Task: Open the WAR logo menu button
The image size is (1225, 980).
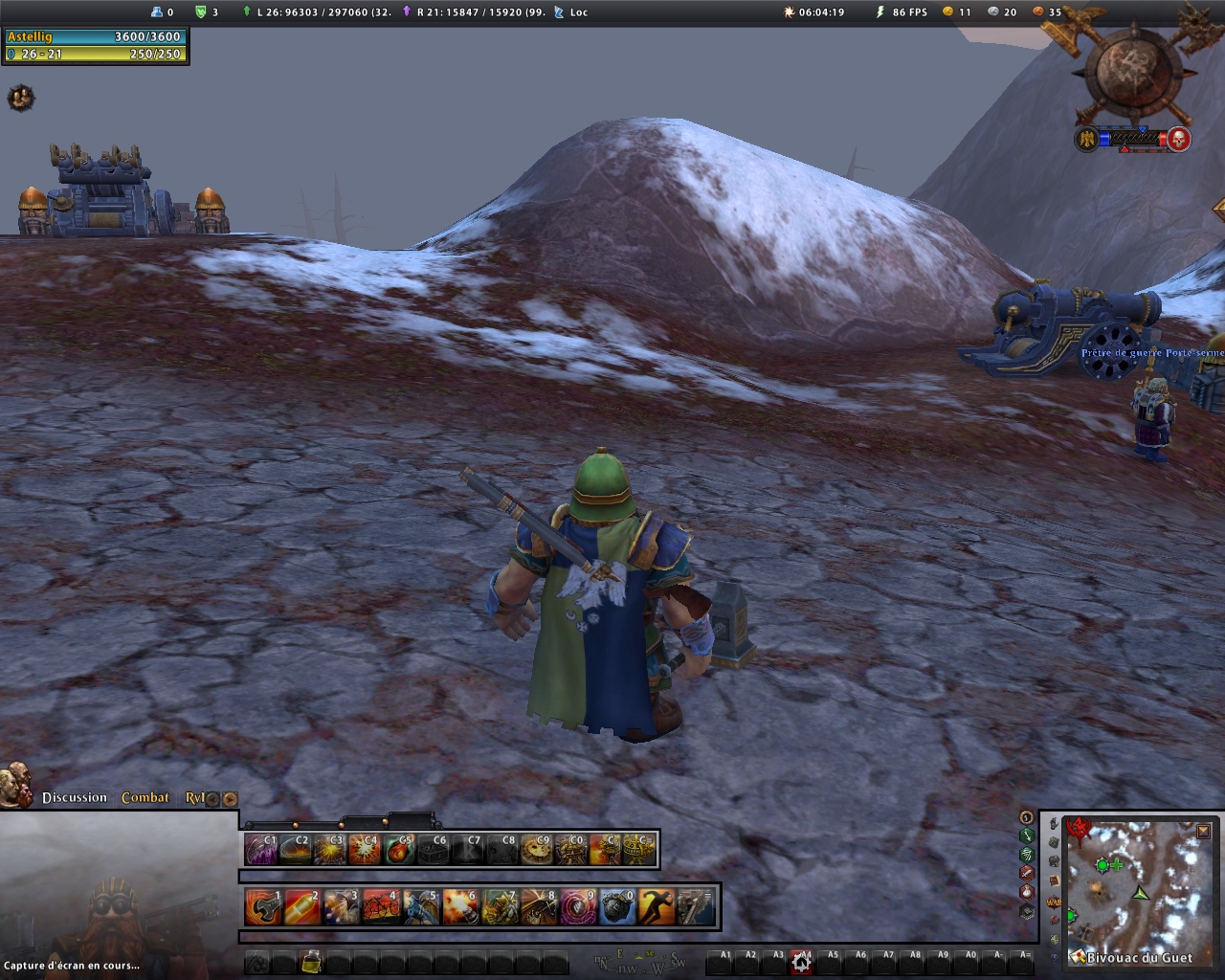Action: tap(1054, 902)
